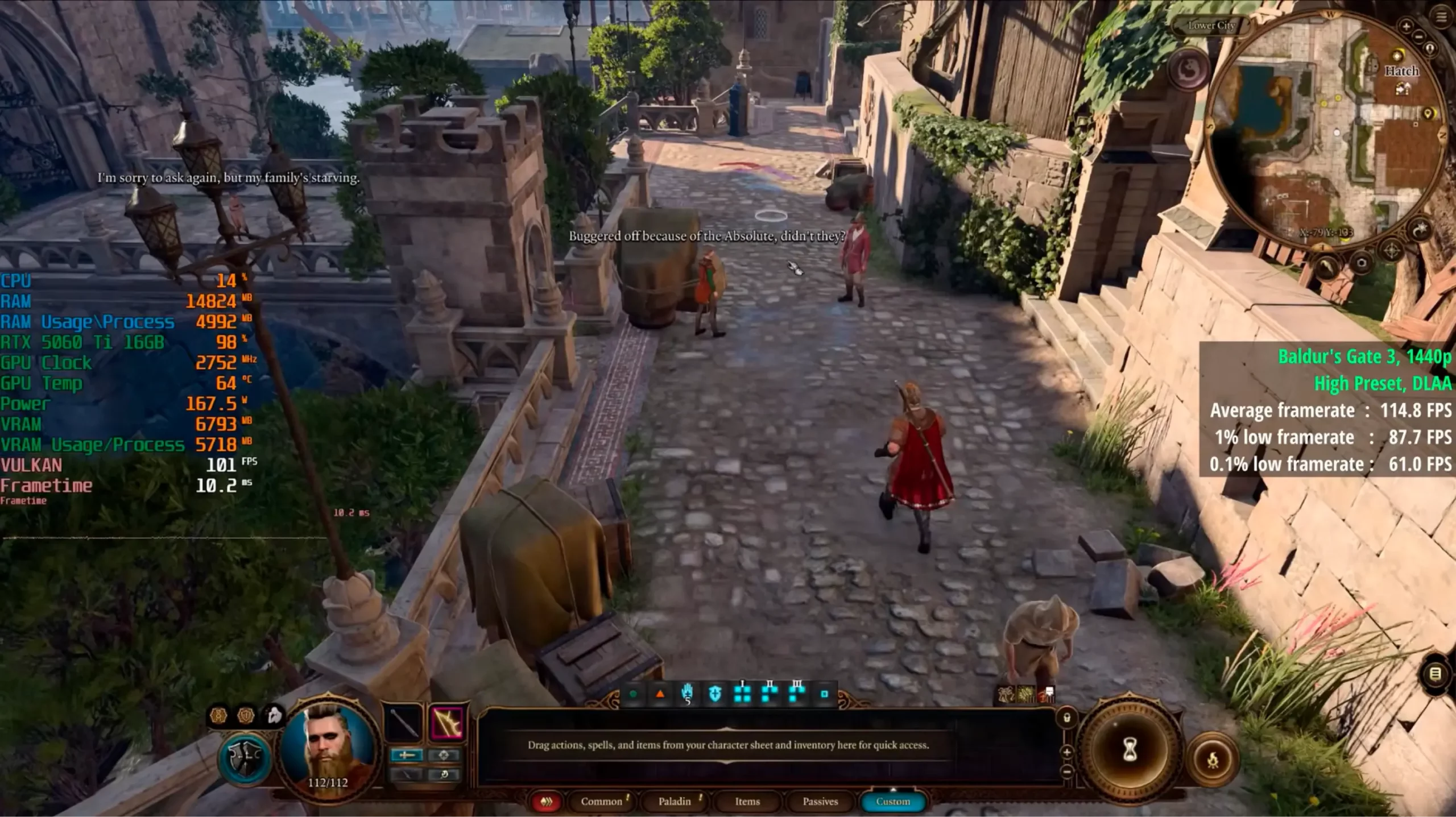
Task: Choose the Custom hotbar tab
Action: pos(892,801)
